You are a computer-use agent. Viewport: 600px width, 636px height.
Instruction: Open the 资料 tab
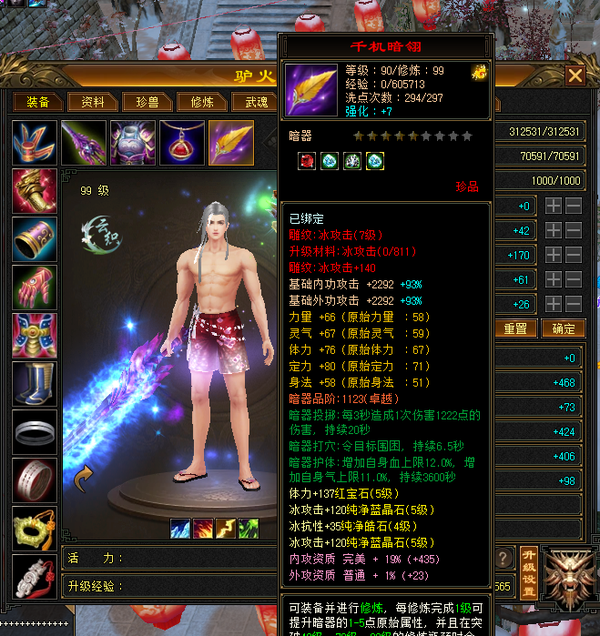93,102
